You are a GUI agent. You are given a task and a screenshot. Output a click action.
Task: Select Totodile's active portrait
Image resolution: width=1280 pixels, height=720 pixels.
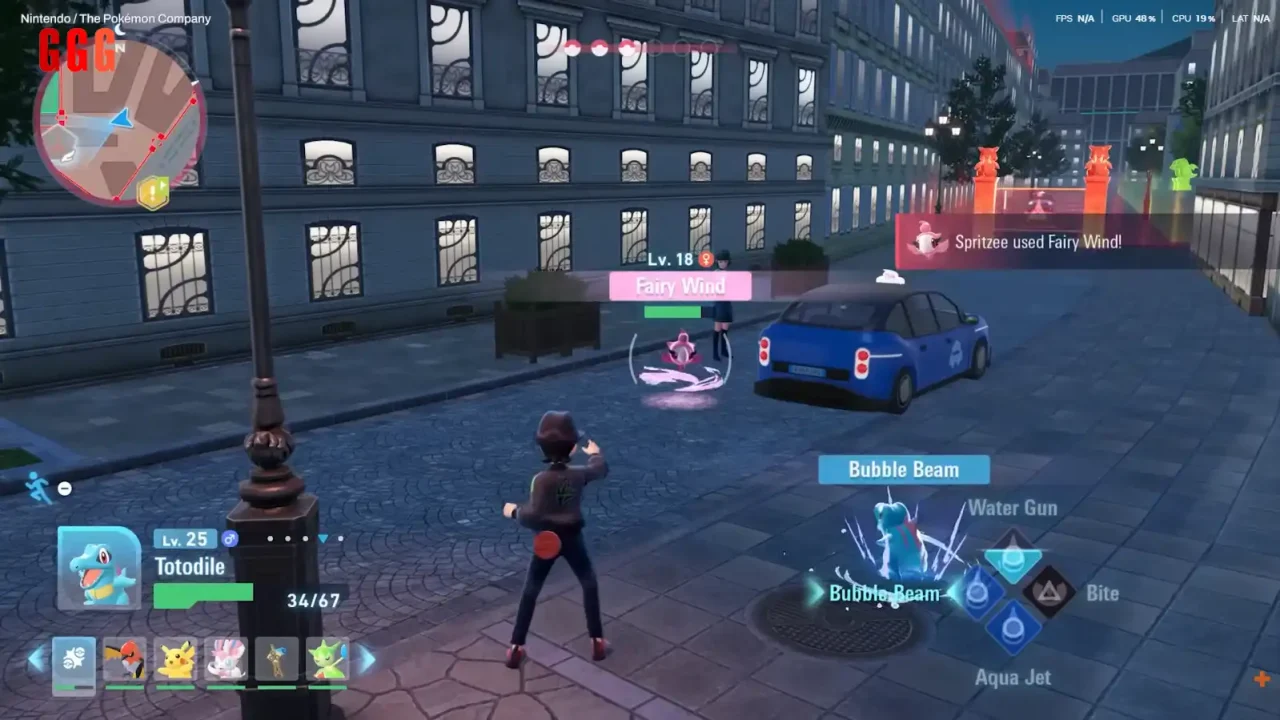point(99,567)
